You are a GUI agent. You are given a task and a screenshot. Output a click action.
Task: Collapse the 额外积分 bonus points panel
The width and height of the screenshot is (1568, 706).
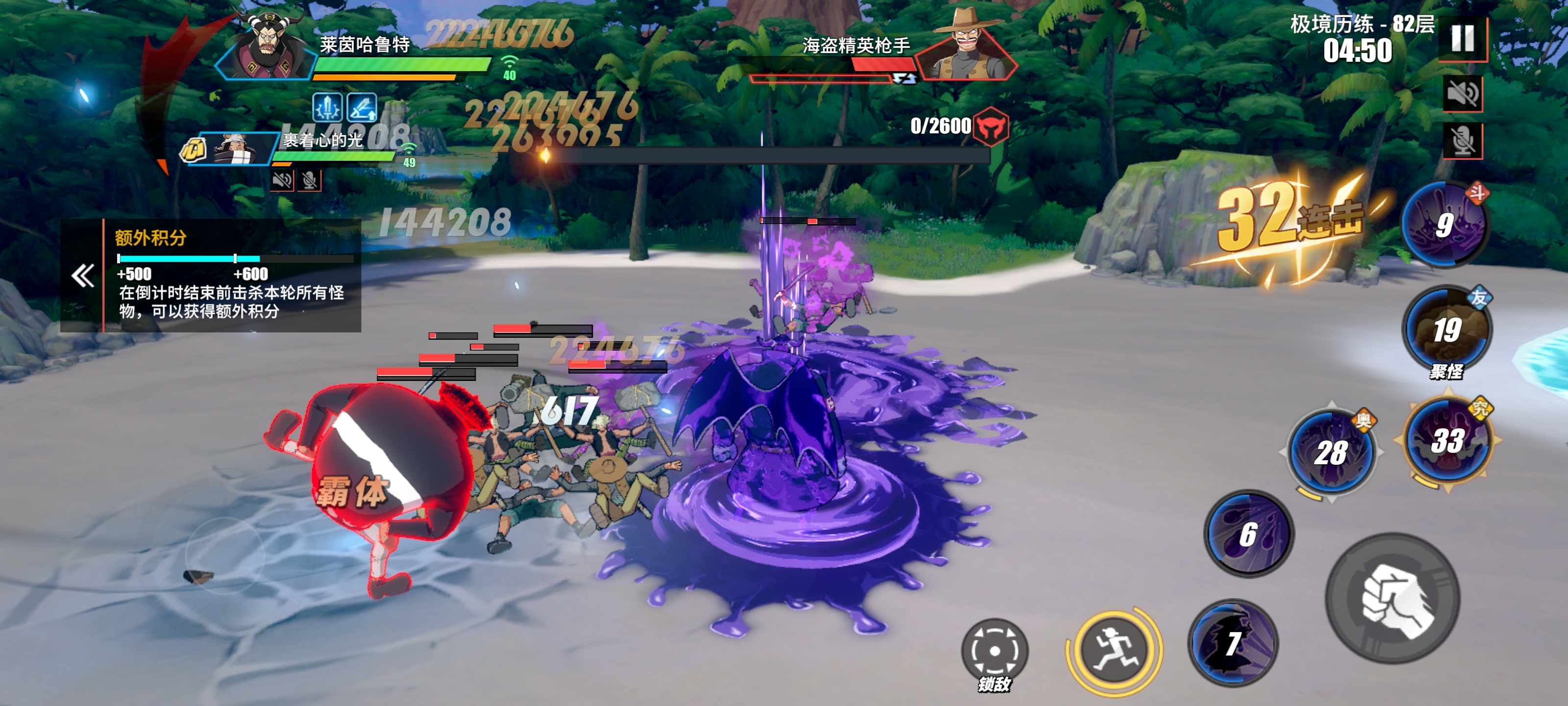(83, 276)
